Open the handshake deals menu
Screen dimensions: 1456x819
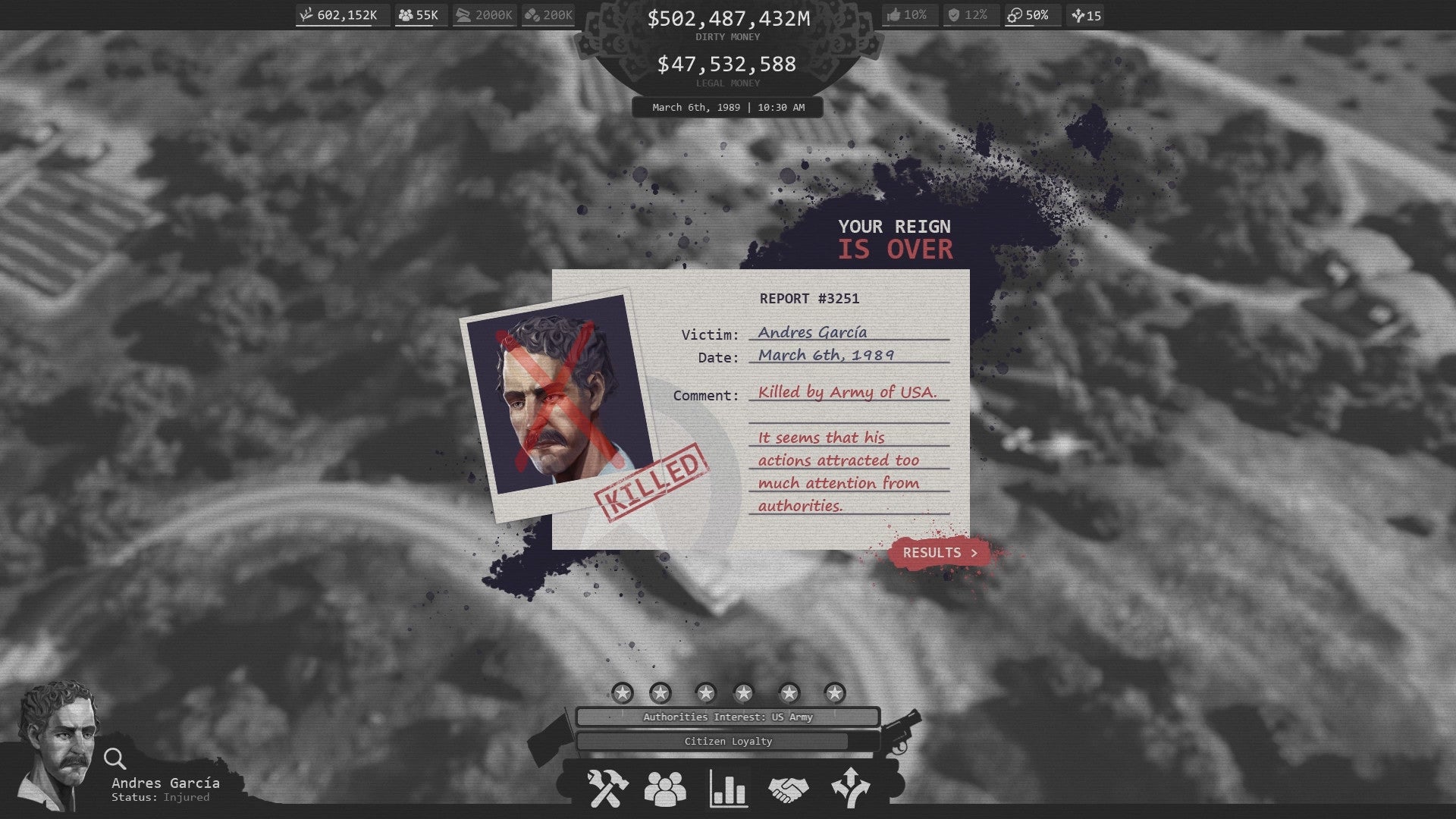coord(788,789)
